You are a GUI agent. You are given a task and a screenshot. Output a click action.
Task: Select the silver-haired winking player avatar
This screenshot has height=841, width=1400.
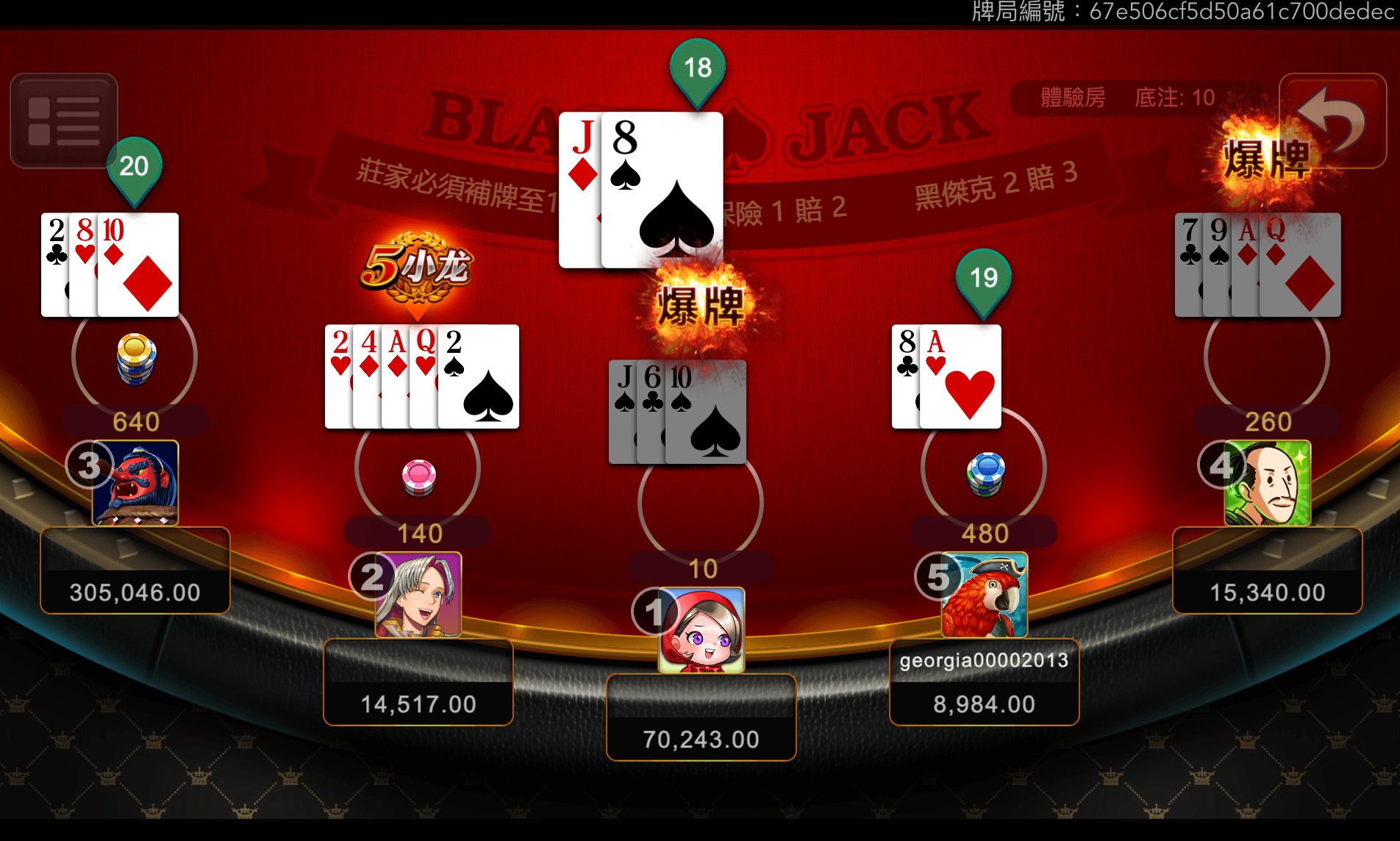tap(419, 595)
